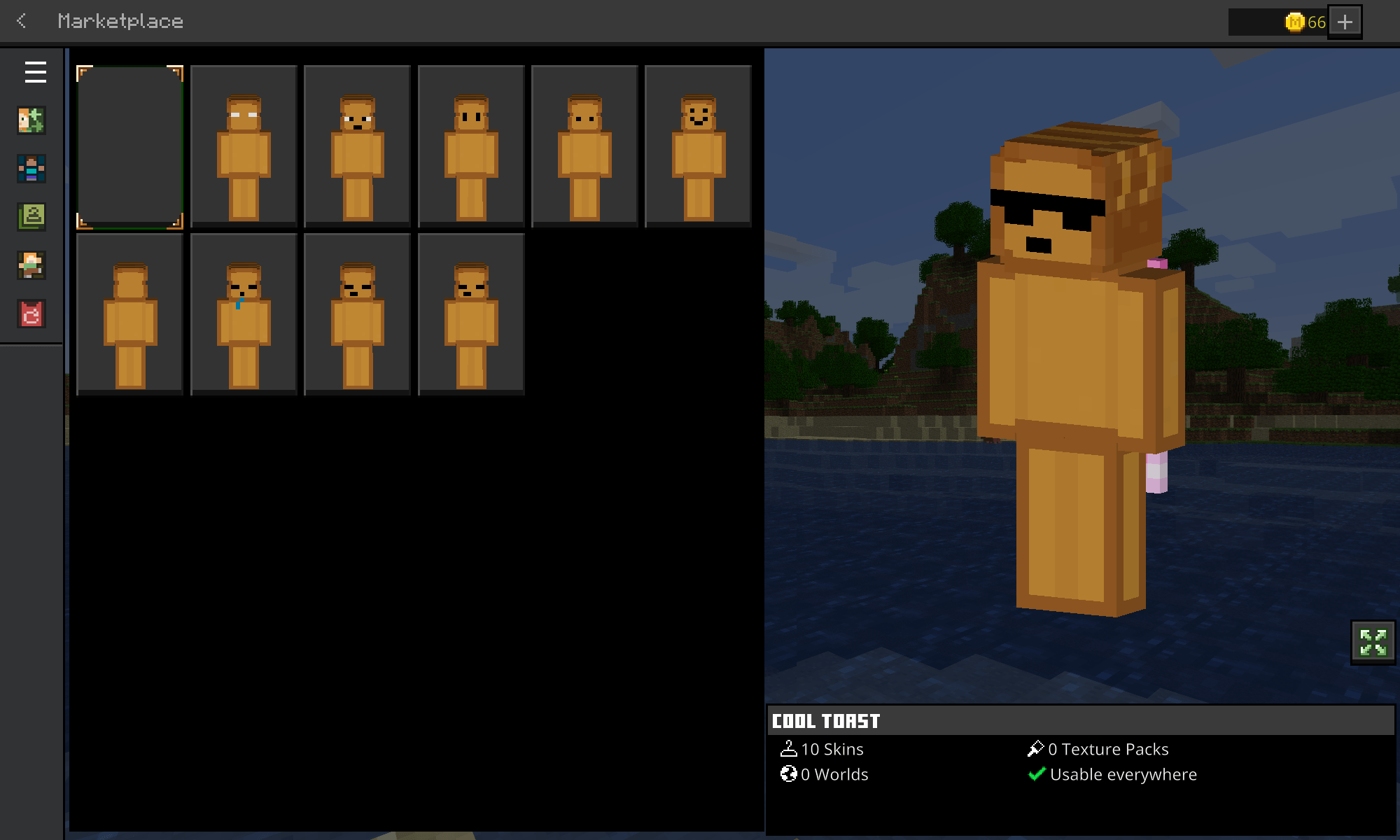Open the Texture Packs sidebar icon
The image size is (1400, 840).
click(x=31, y=218)
